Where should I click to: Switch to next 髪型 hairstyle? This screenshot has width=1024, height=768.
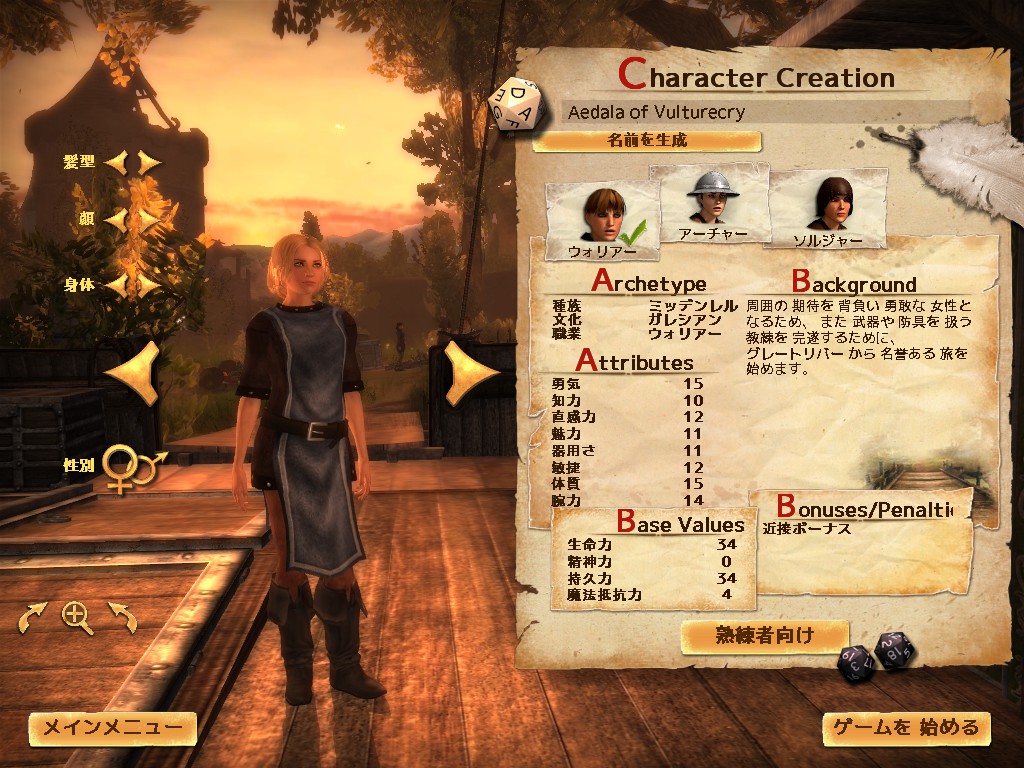coord(149,161)
